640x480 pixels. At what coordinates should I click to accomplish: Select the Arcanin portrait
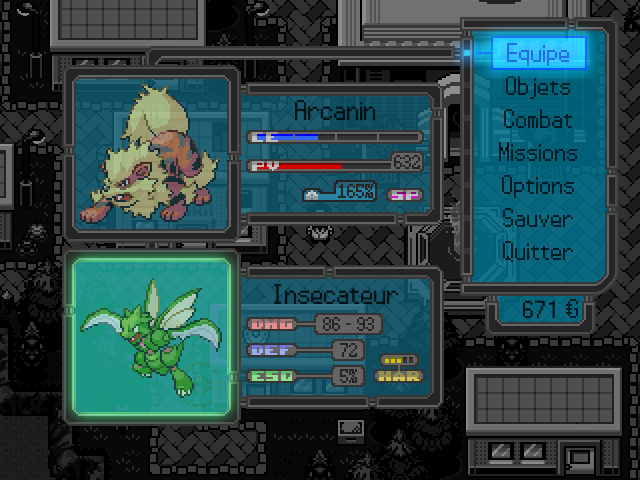152,152
